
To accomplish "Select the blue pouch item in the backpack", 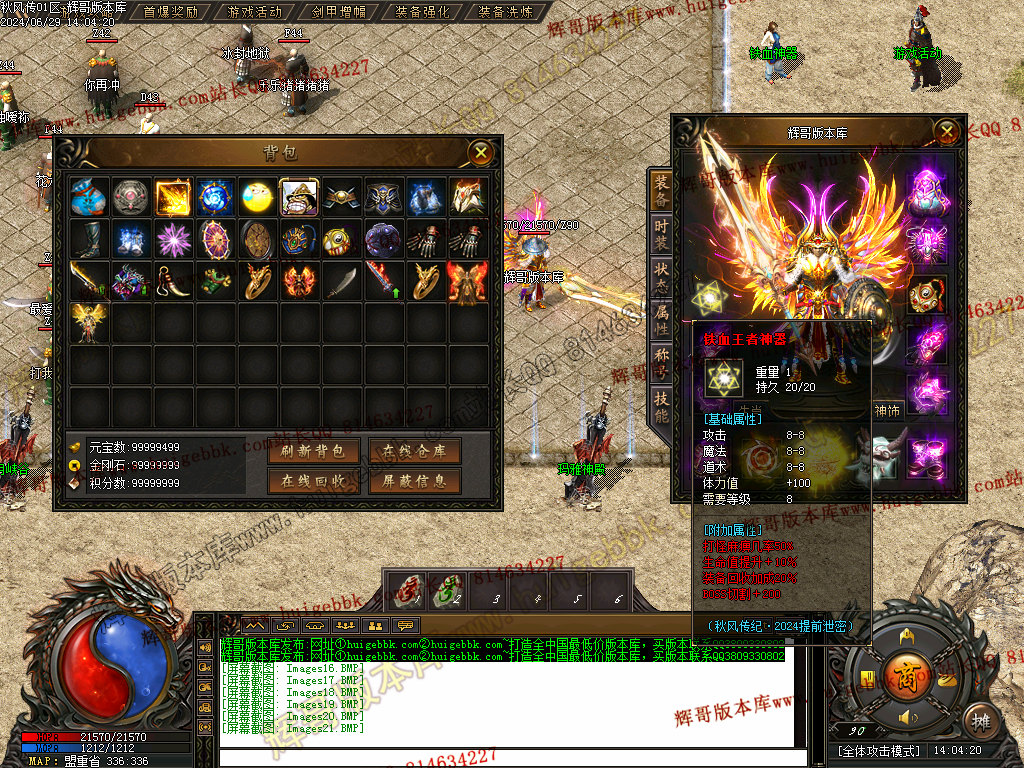I will (89, 197).
